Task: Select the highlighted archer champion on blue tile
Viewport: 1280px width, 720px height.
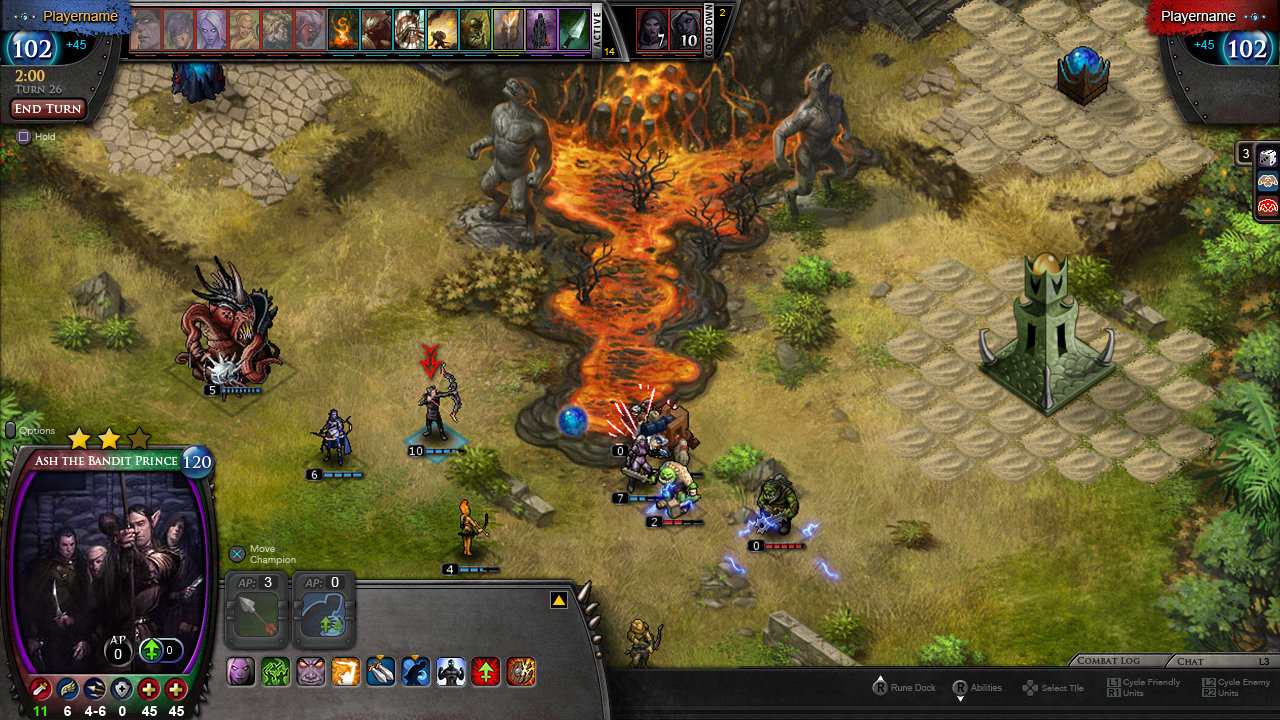Action: click(x=435, y=410)
